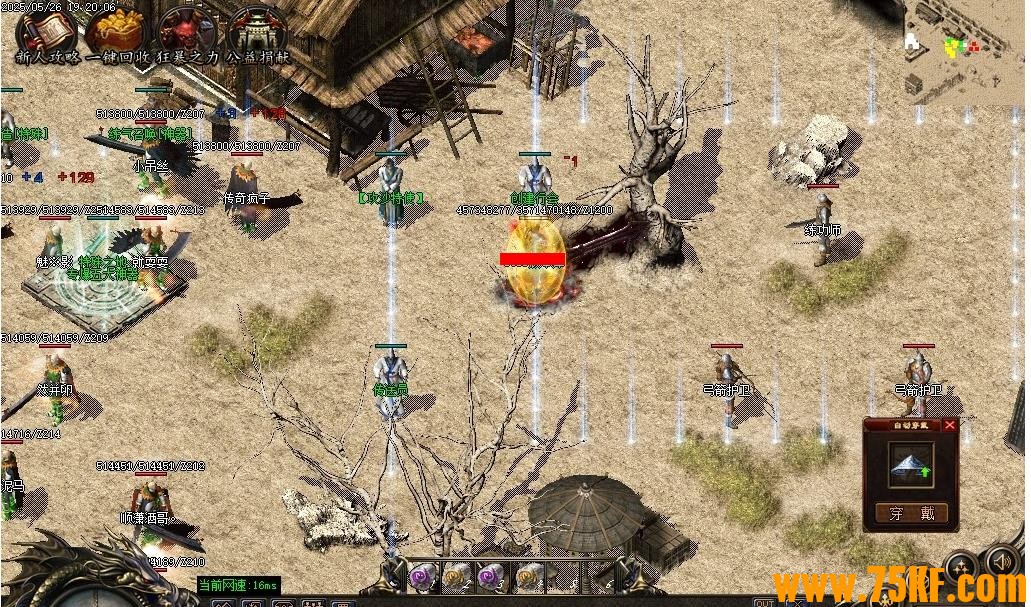Use the purple scroll in hotbar slot 3

point(492,575)
